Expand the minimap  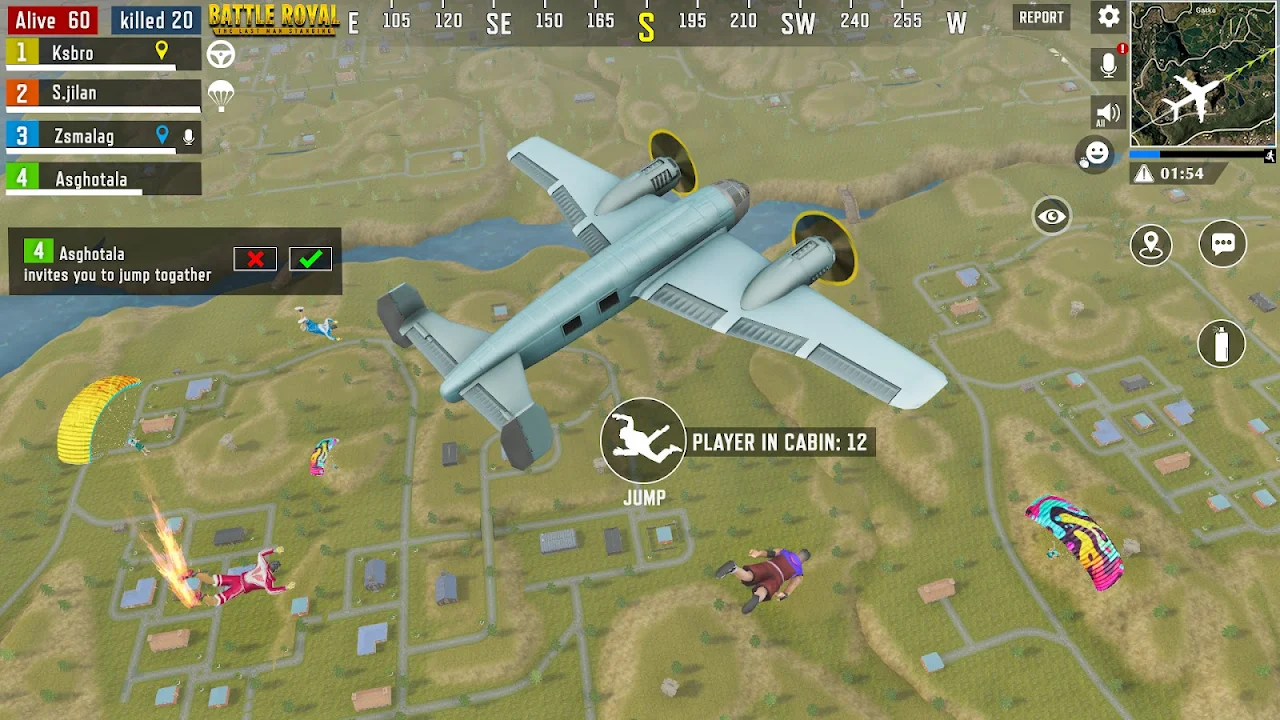tap(1203, 74)
